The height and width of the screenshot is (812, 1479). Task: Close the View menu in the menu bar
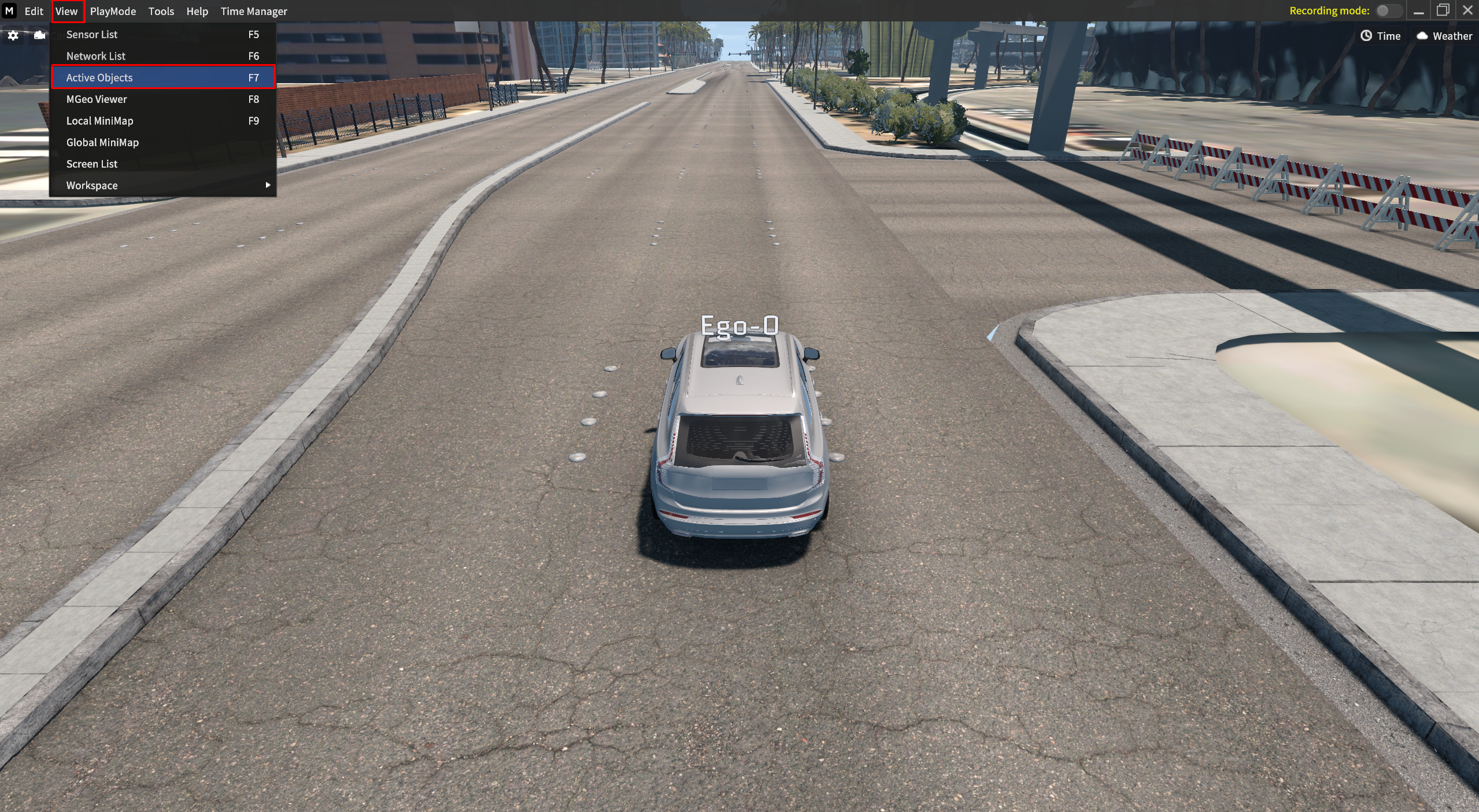pyautogui.click(x=66, y=11)
